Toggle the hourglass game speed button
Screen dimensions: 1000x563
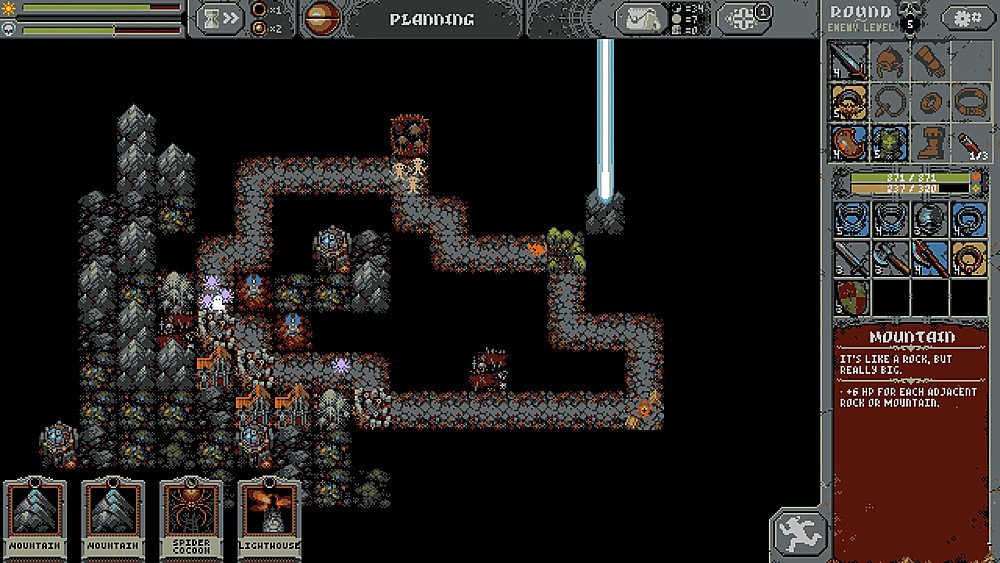(217, 18)
